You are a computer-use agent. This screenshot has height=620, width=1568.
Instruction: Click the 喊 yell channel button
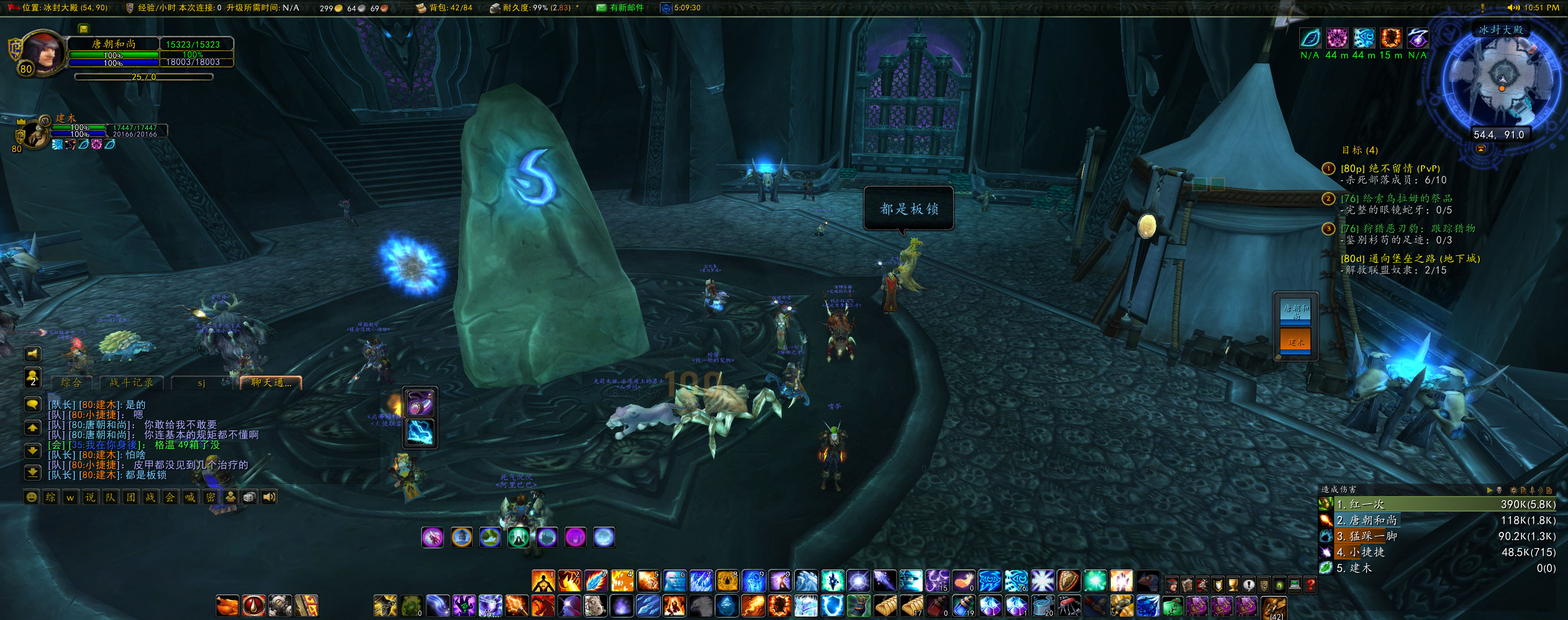(x=190, y=497)
